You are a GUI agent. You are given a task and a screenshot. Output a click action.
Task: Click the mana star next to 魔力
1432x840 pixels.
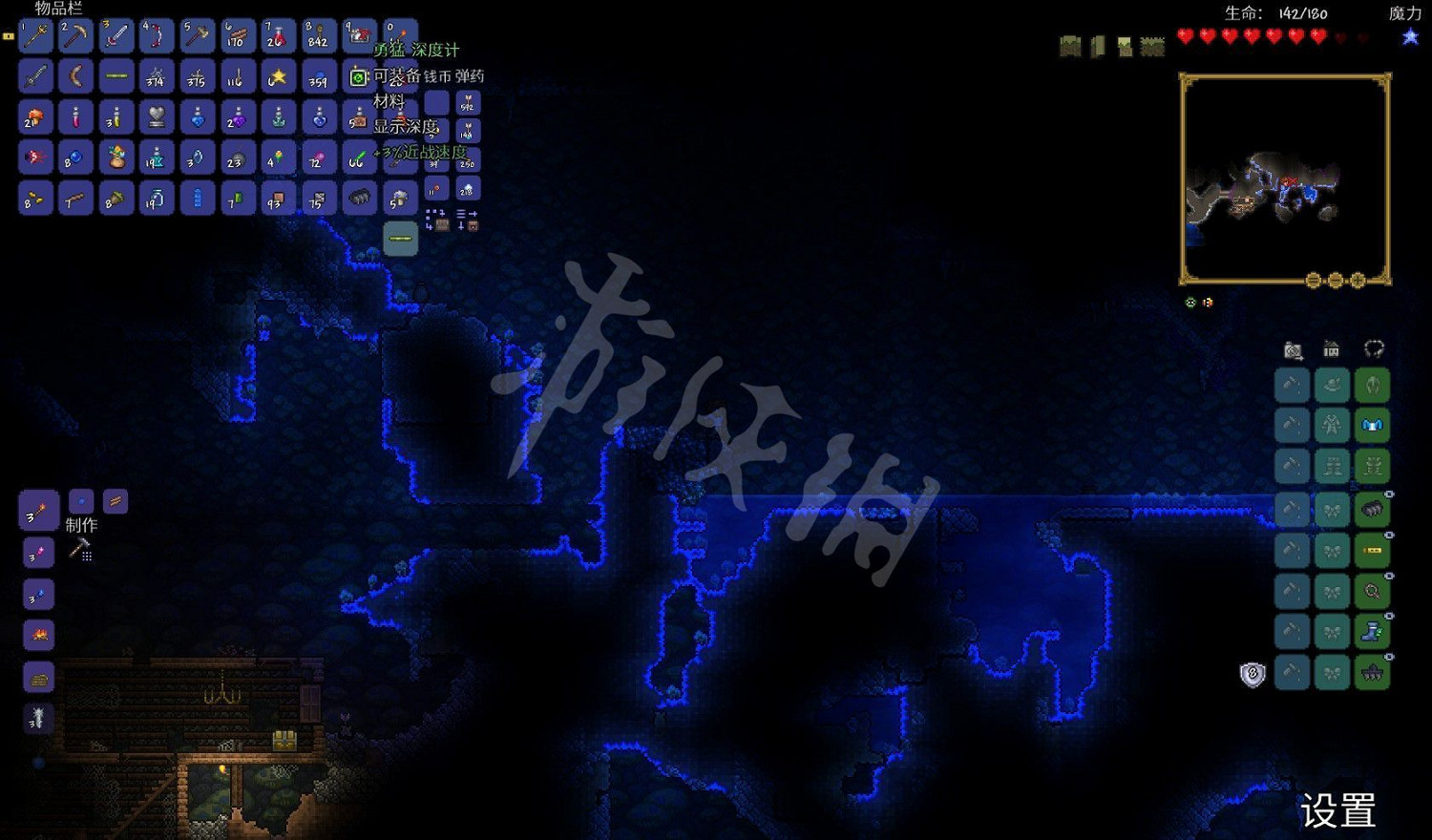pyautogui.click(x=1408, y=36)
